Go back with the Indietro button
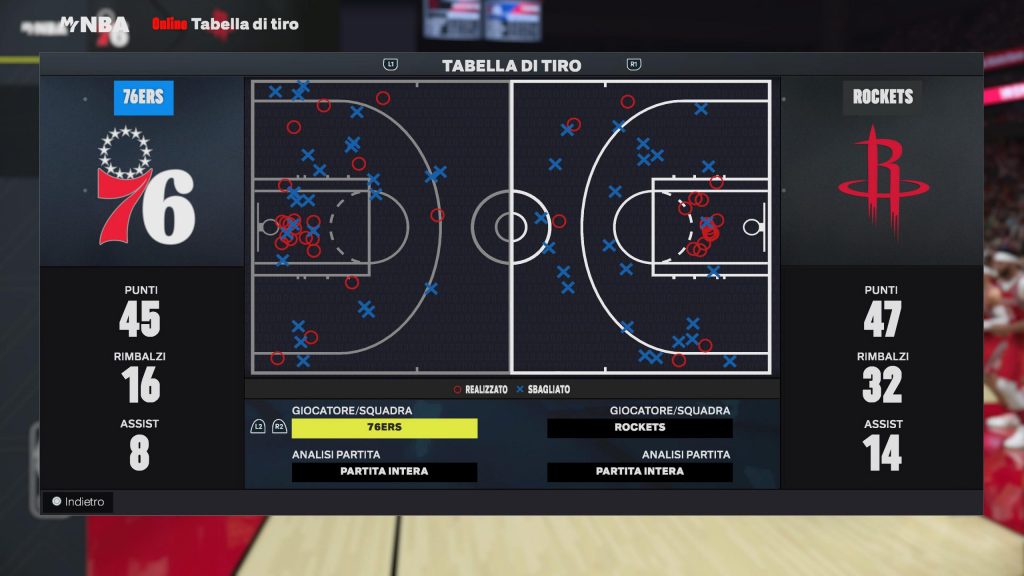This screenshot has width=1024, height=576. tap(78, 502)
